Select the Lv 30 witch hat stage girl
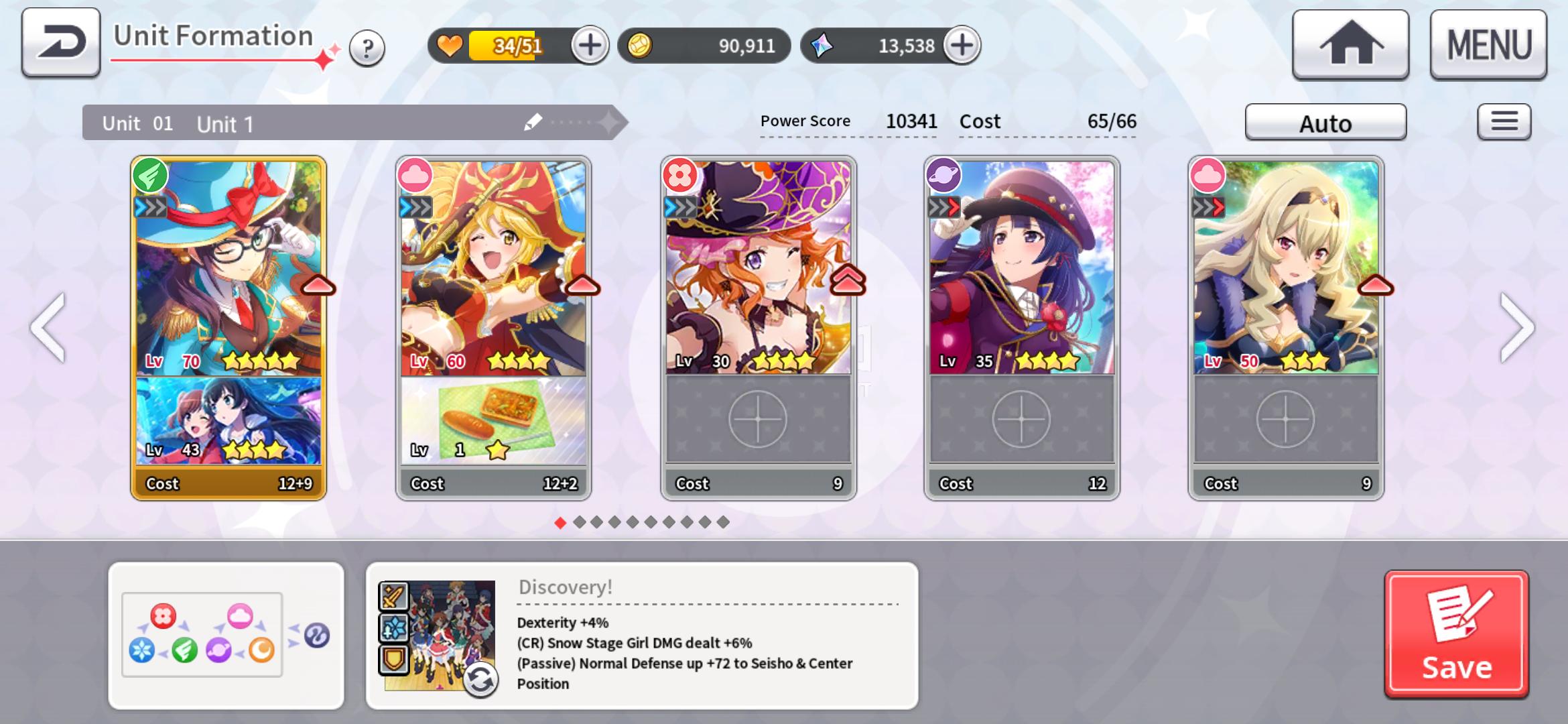 click(758, 268)
